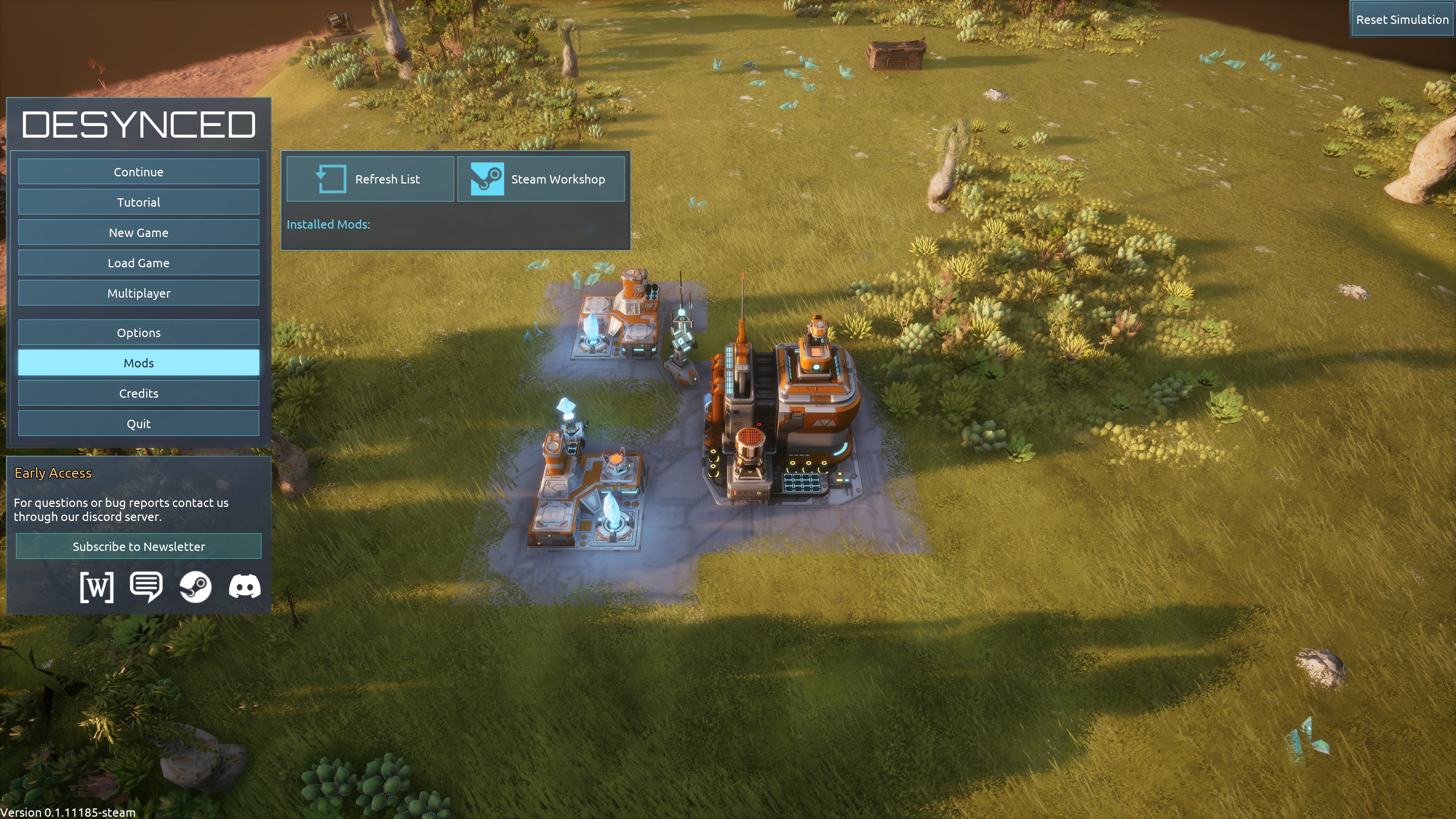1456x819 pixels.
Task: Open the wiki bracket-W icon
Action: pyautogui.click(x=97, y=587)
